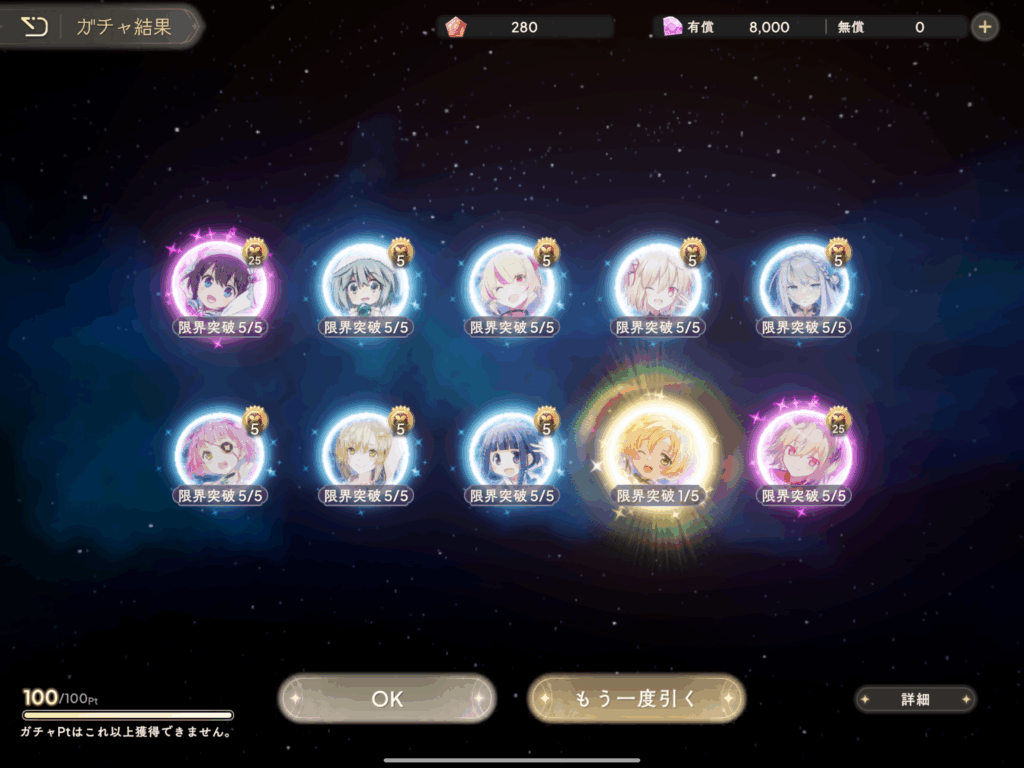Select the golden-glow blonde winking character
The image size is (1024, 768).
658,454
